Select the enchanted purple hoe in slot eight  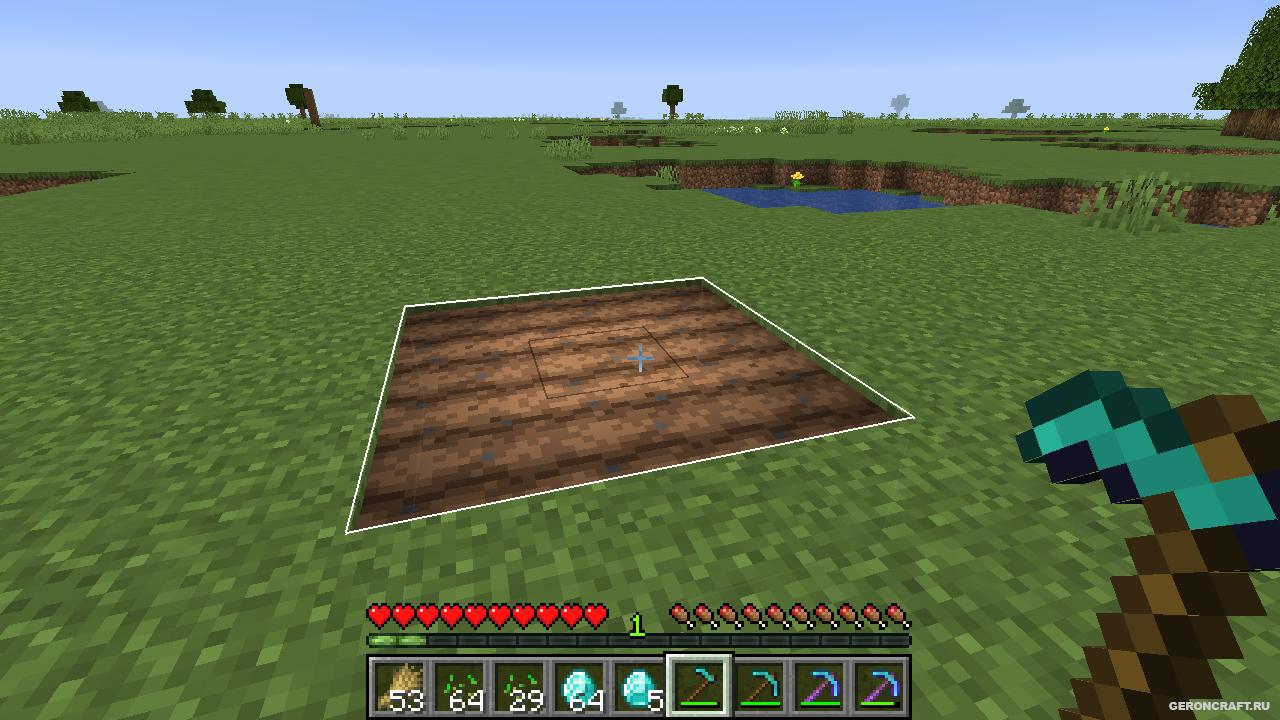pos(822,688)
